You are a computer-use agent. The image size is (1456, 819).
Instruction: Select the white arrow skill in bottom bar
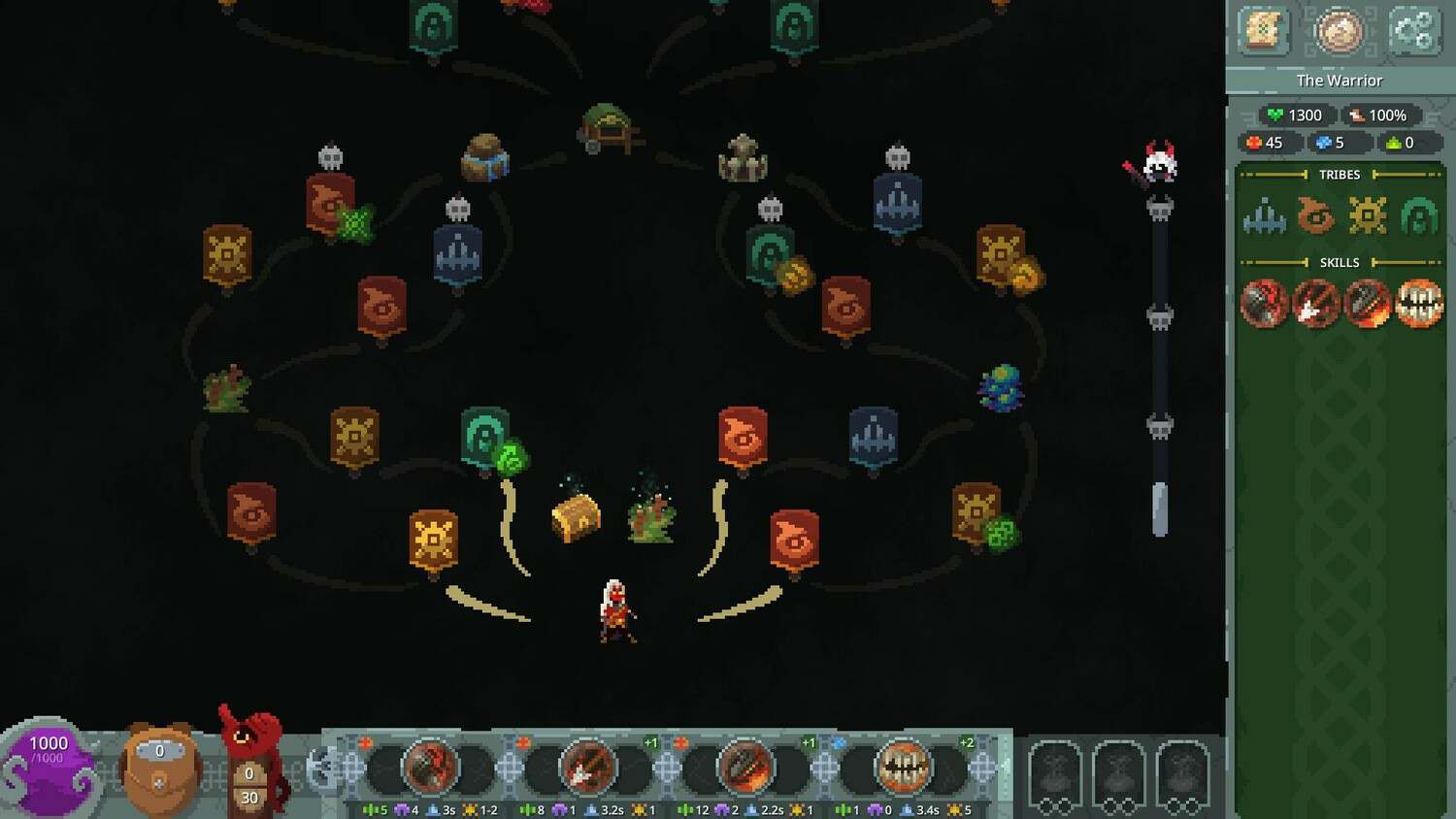587,768
